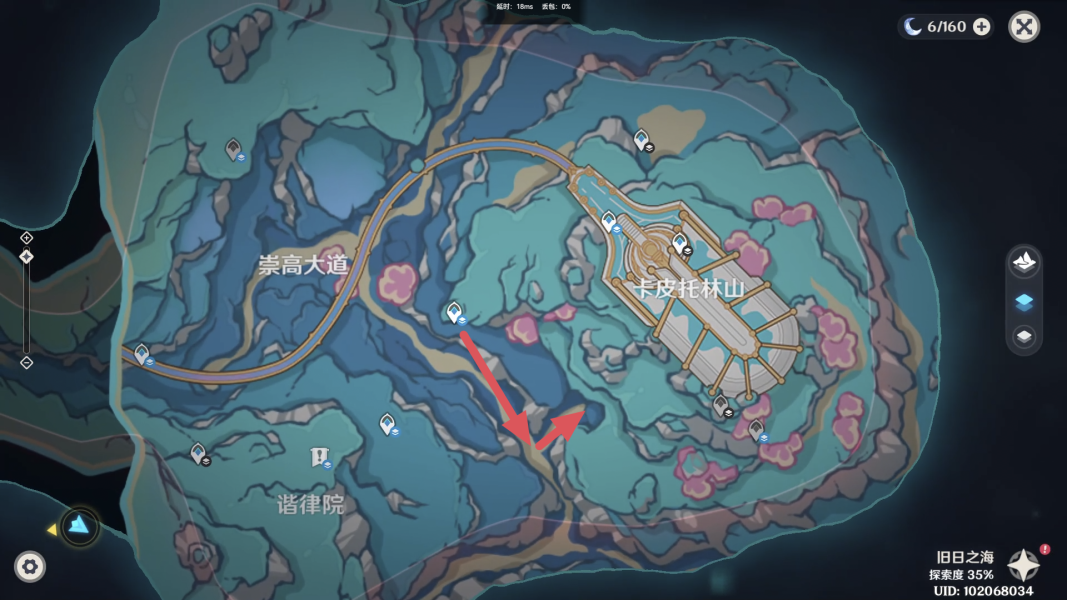The image size is (1067, 600).
Task: Switch to the bottom white map layer
Action: point(1024,337)
